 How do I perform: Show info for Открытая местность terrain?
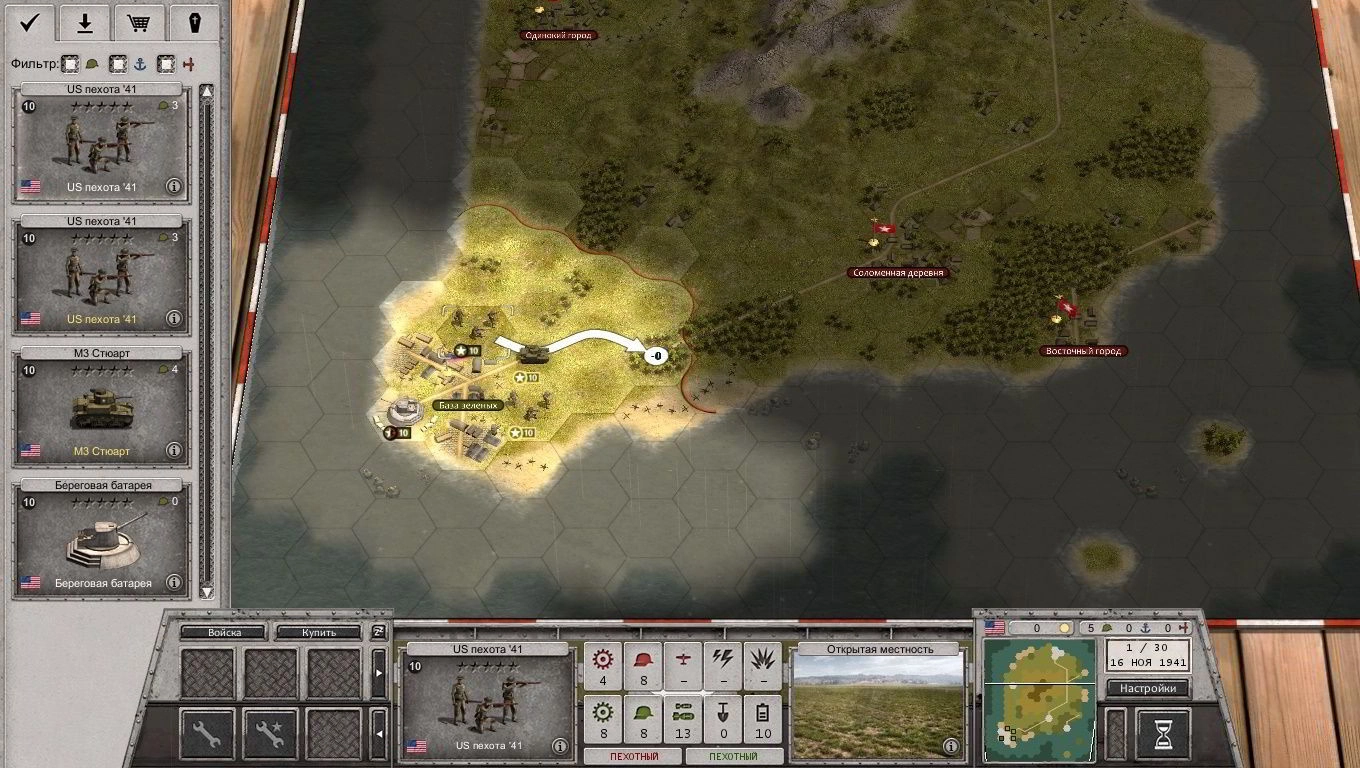[x=950, y=746]
